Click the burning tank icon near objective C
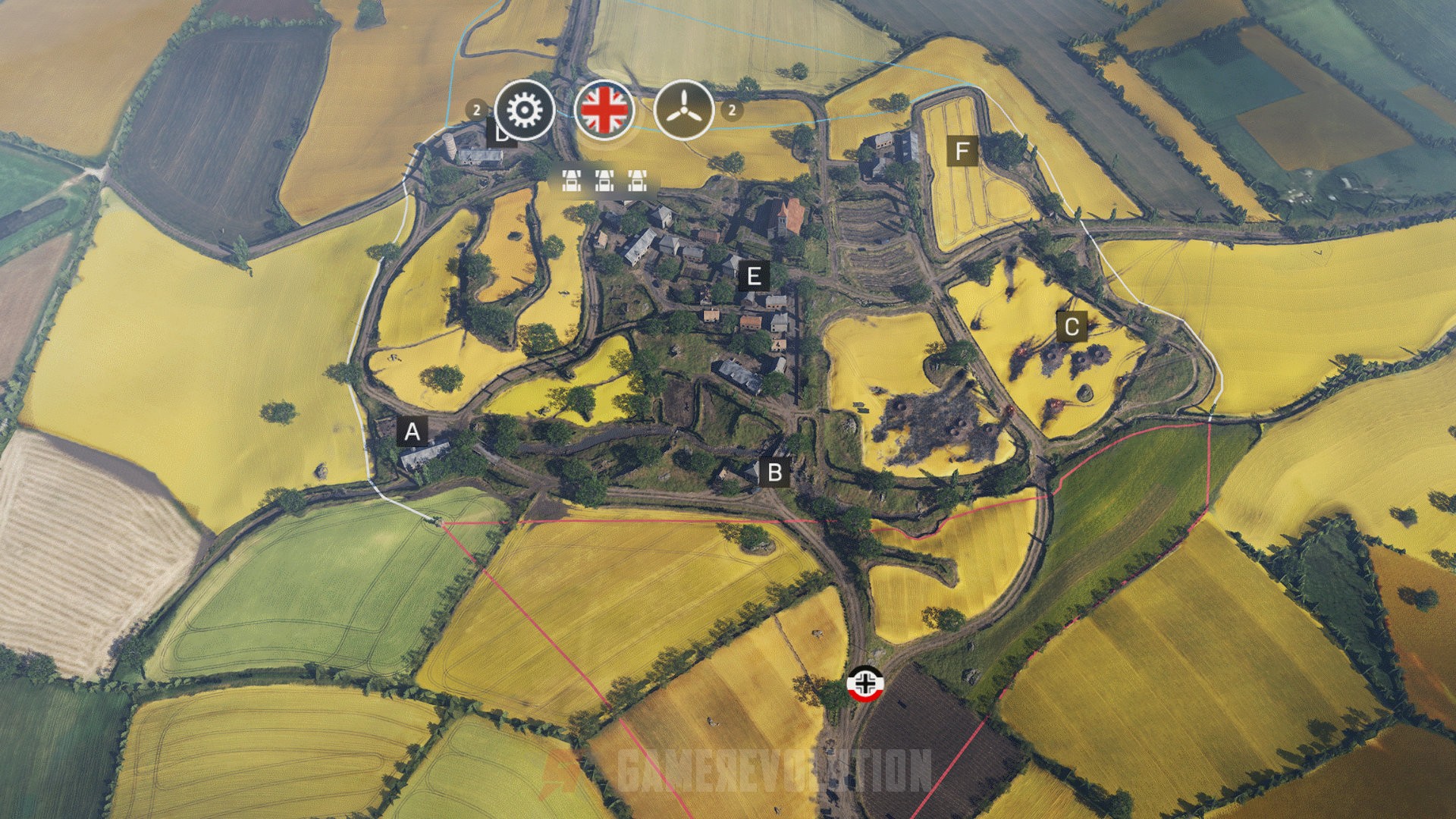Image resolution: width=1456 pixels, height=819 pixels. pyautogui.click(x=1021, y=351)
